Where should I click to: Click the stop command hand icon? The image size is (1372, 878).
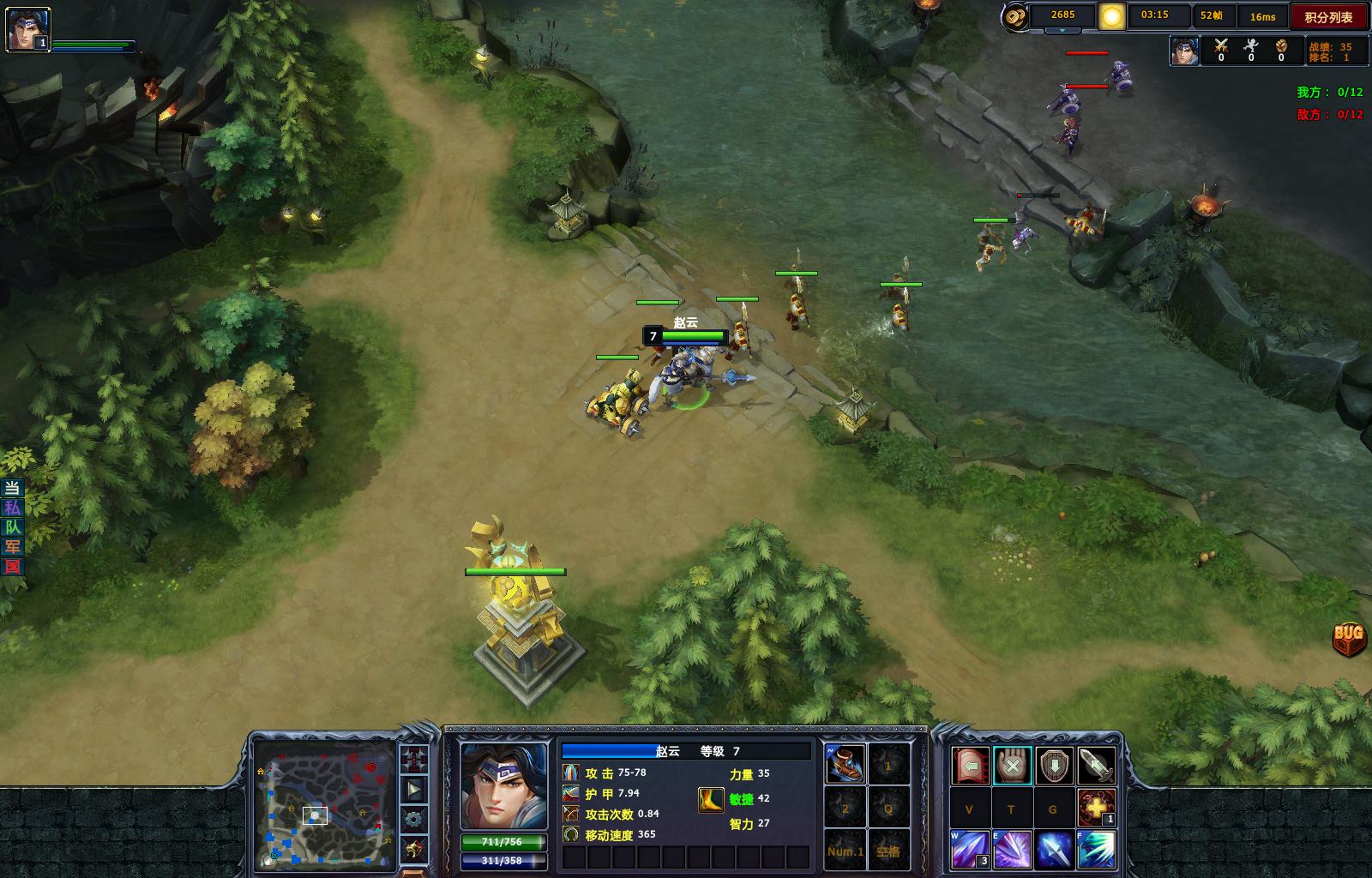pos(1012,765)
